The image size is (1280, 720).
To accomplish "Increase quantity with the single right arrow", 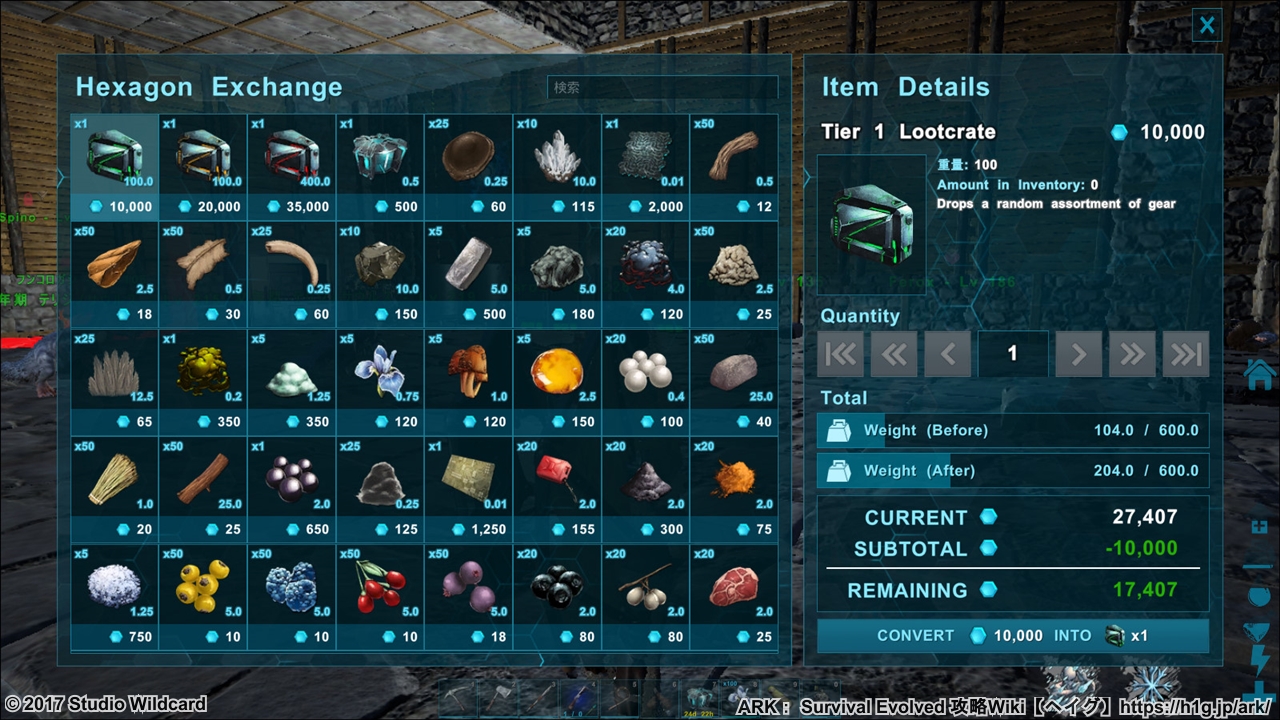I will pos(1078,353).
